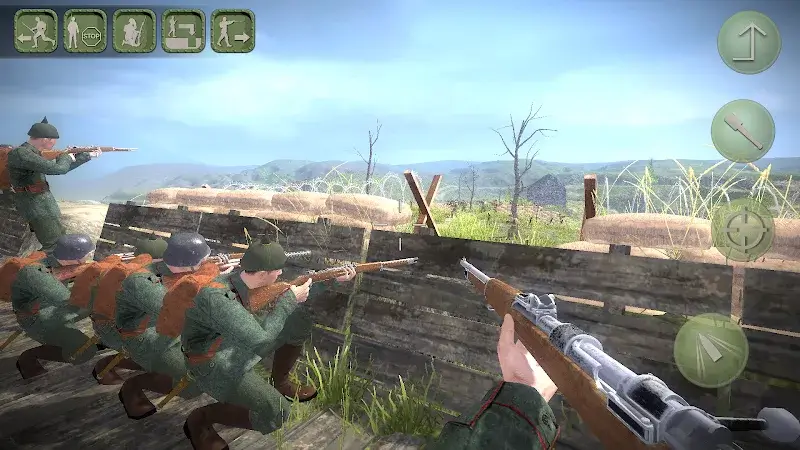
Task: Order squad to retreat with running soldier icon
Action: tap(36, 31)
